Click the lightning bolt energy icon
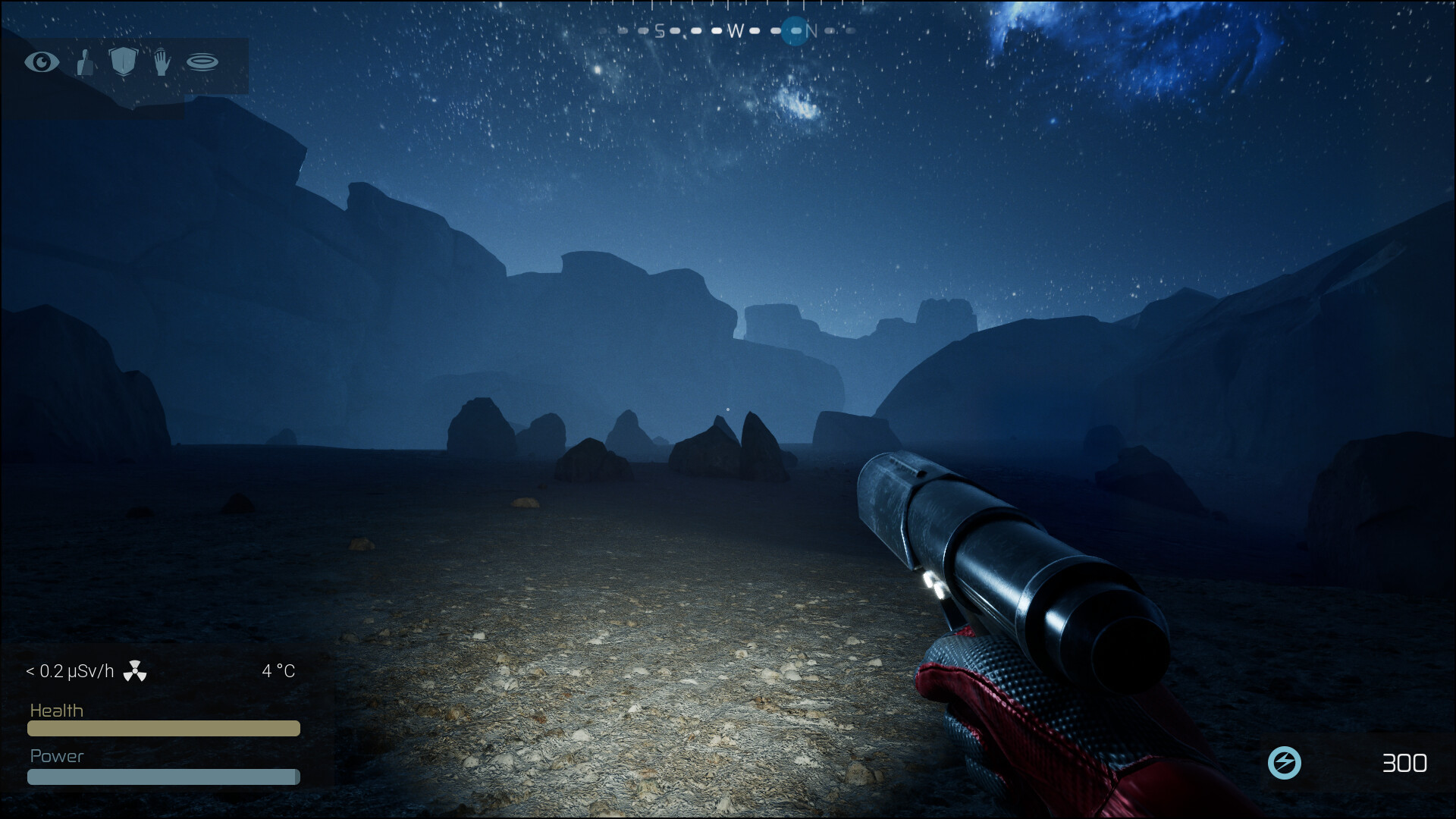 1285,763
